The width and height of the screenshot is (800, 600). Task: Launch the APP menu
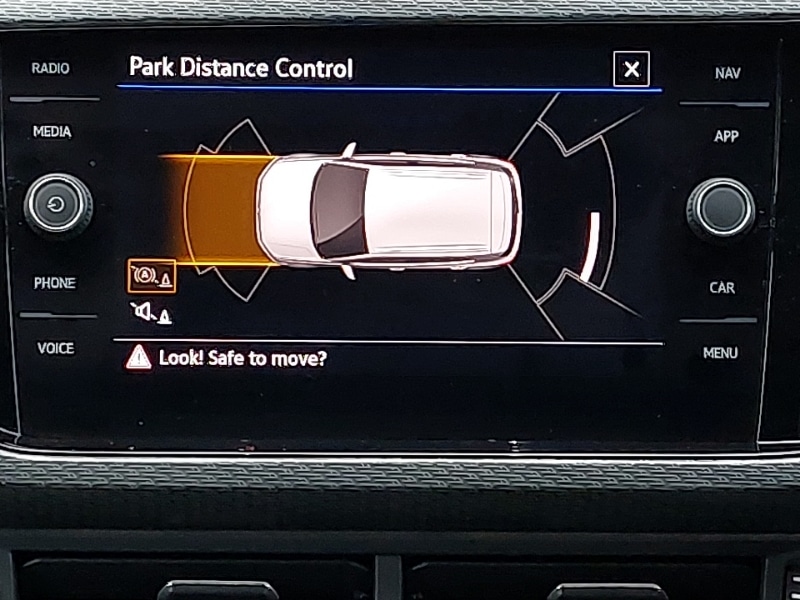pos(725,136)
